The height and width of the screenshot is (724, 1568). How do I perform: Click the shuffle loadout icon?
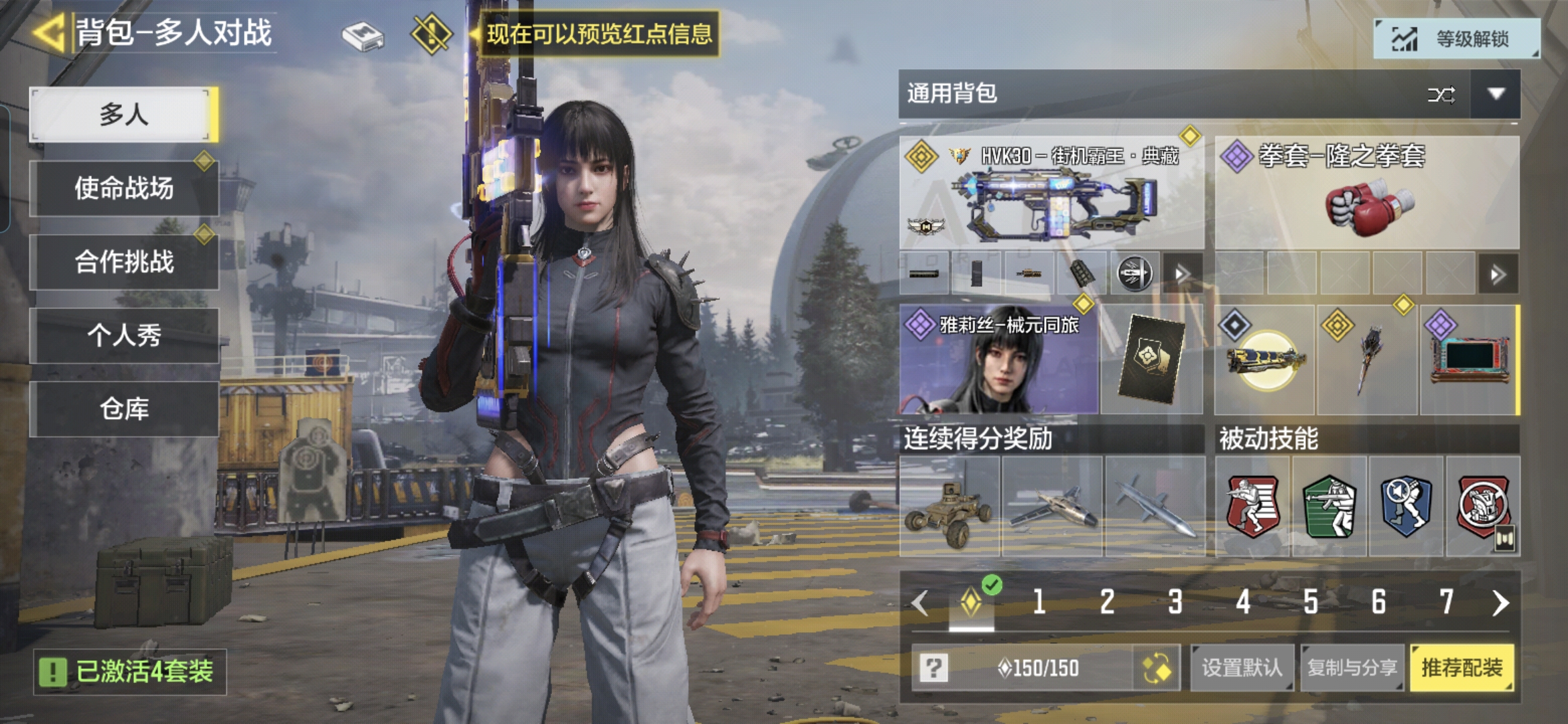coord(1441,95)
